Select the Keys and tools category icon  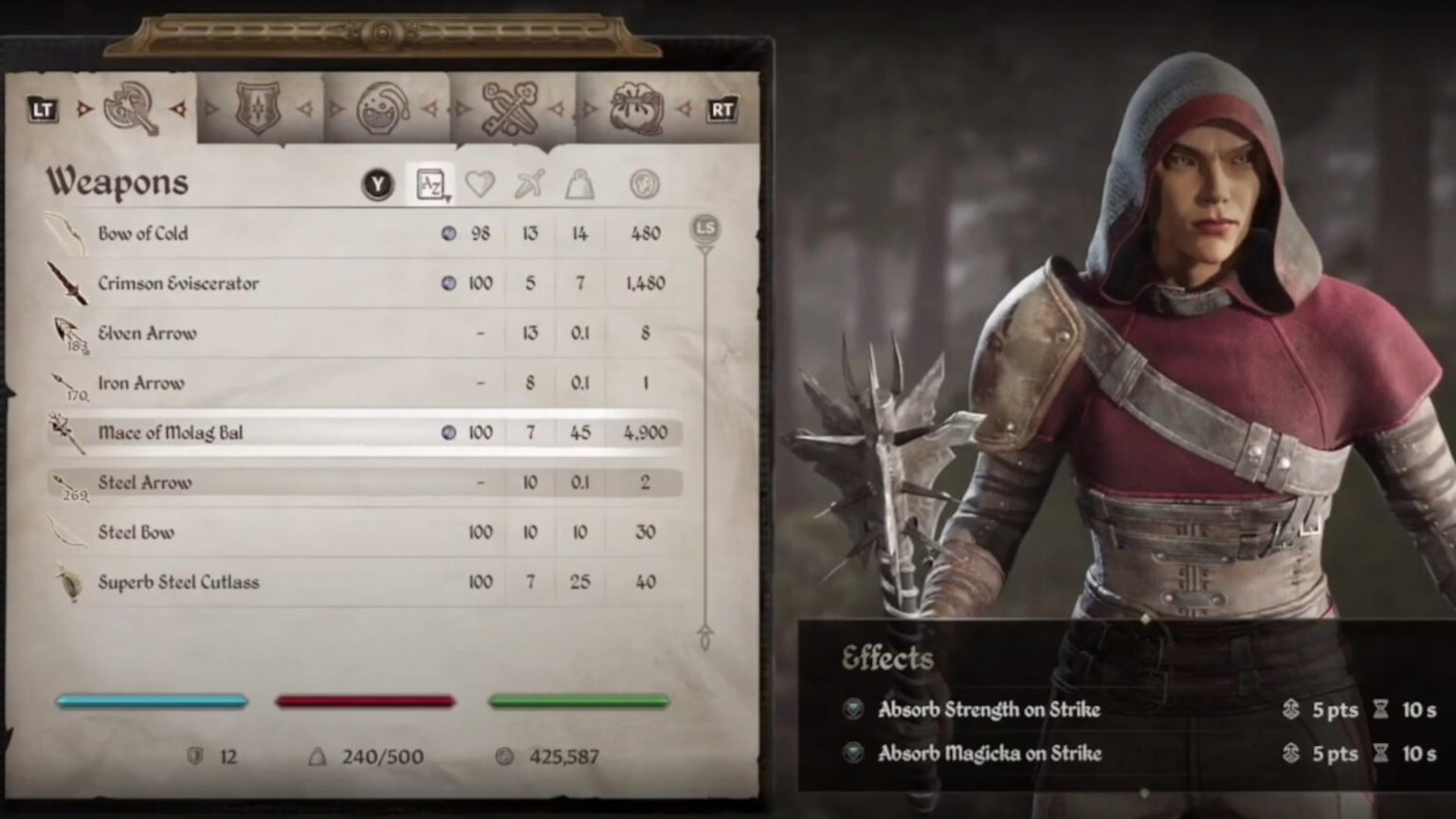pyautogui.click(x=510, y=106)
